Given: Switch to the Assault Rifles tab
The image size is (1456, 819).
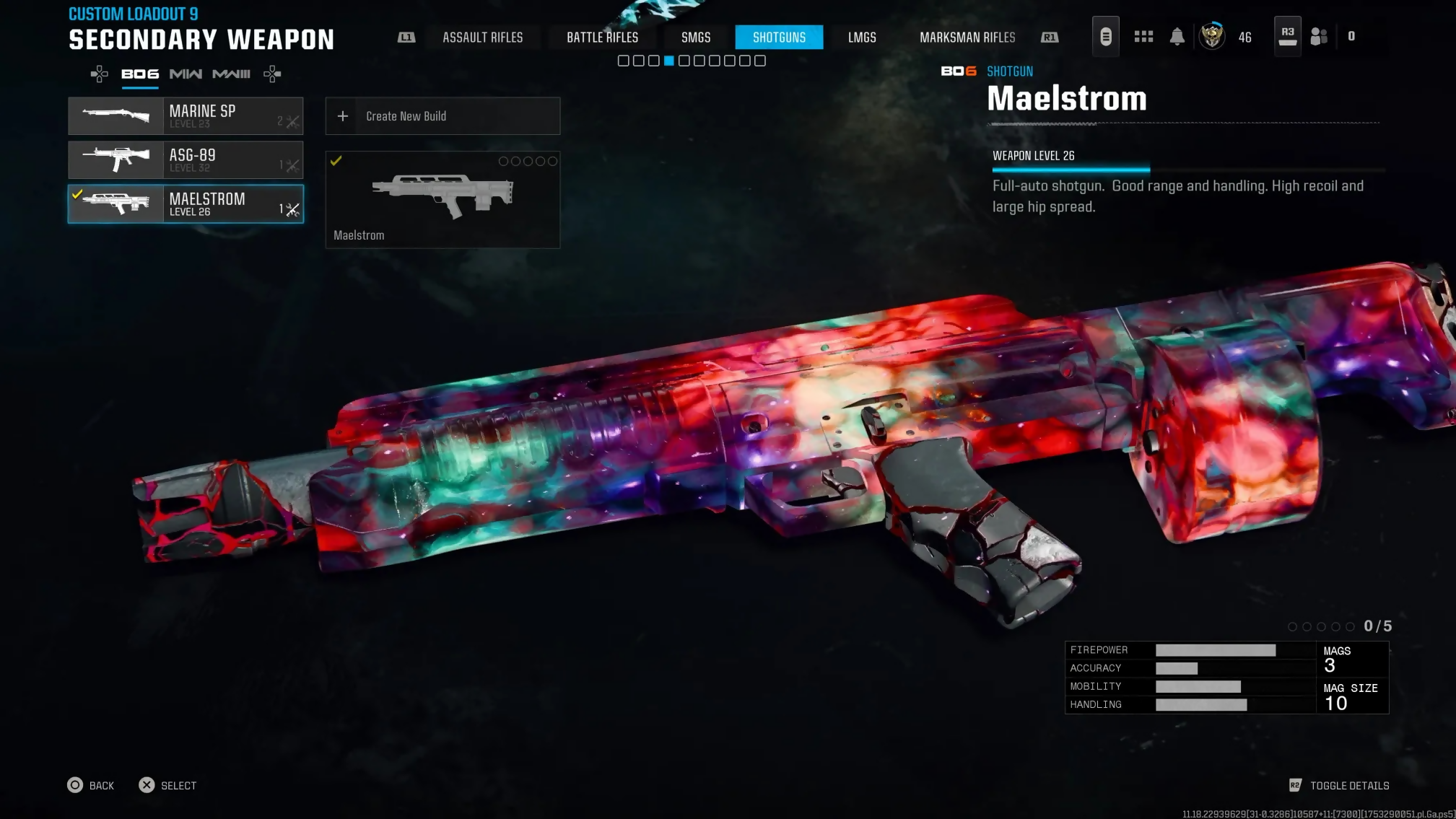Looking at the screenshot, I should click(x=482, y=38).
